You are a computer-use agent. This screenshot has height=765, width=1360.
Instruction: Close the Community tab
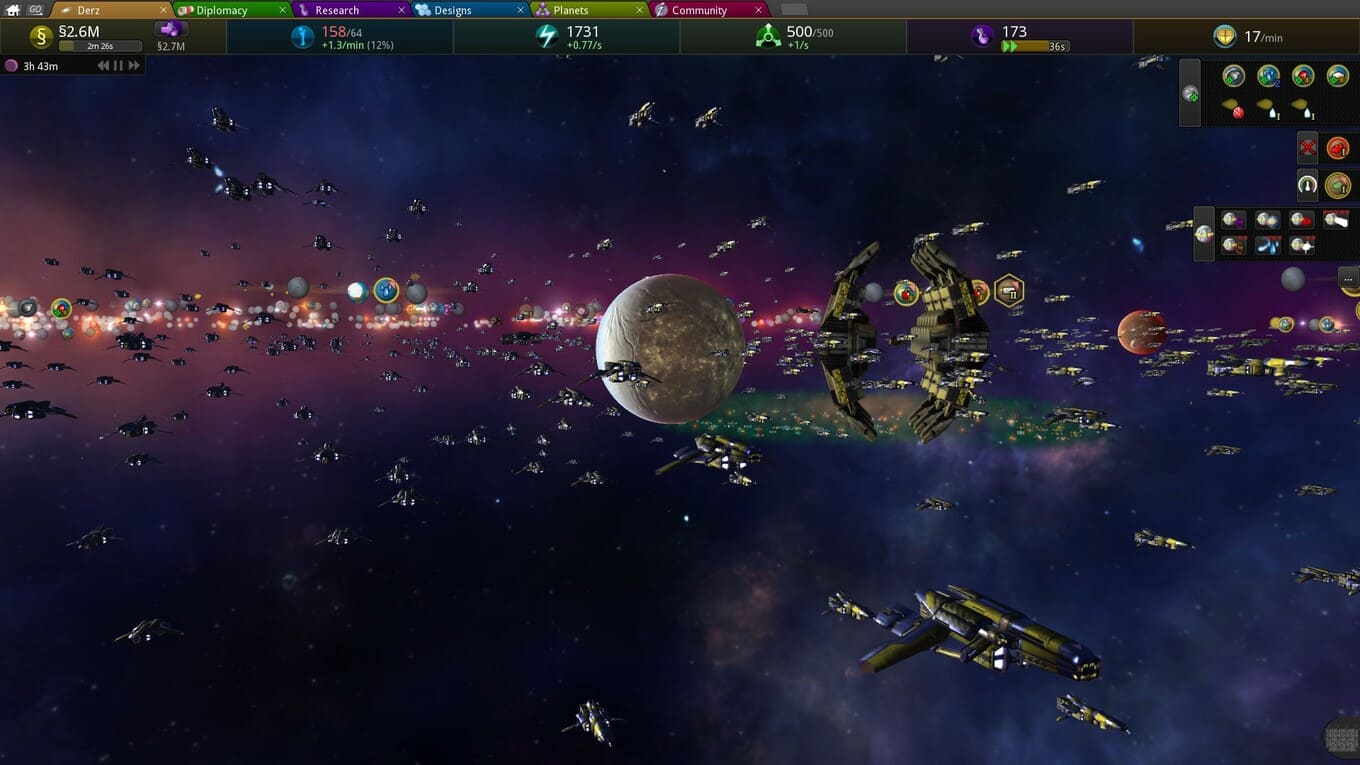[758, 10]
